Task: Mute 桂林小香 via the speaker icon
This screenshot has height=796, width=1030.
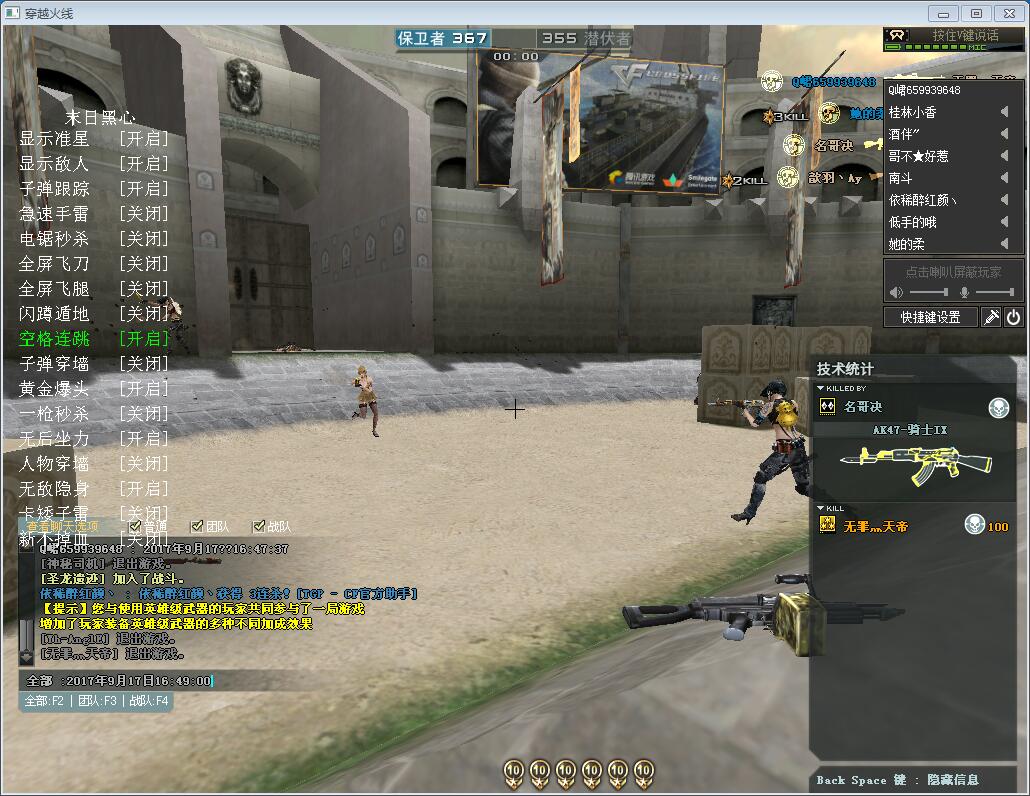Action: click(x=1004, y=112)
